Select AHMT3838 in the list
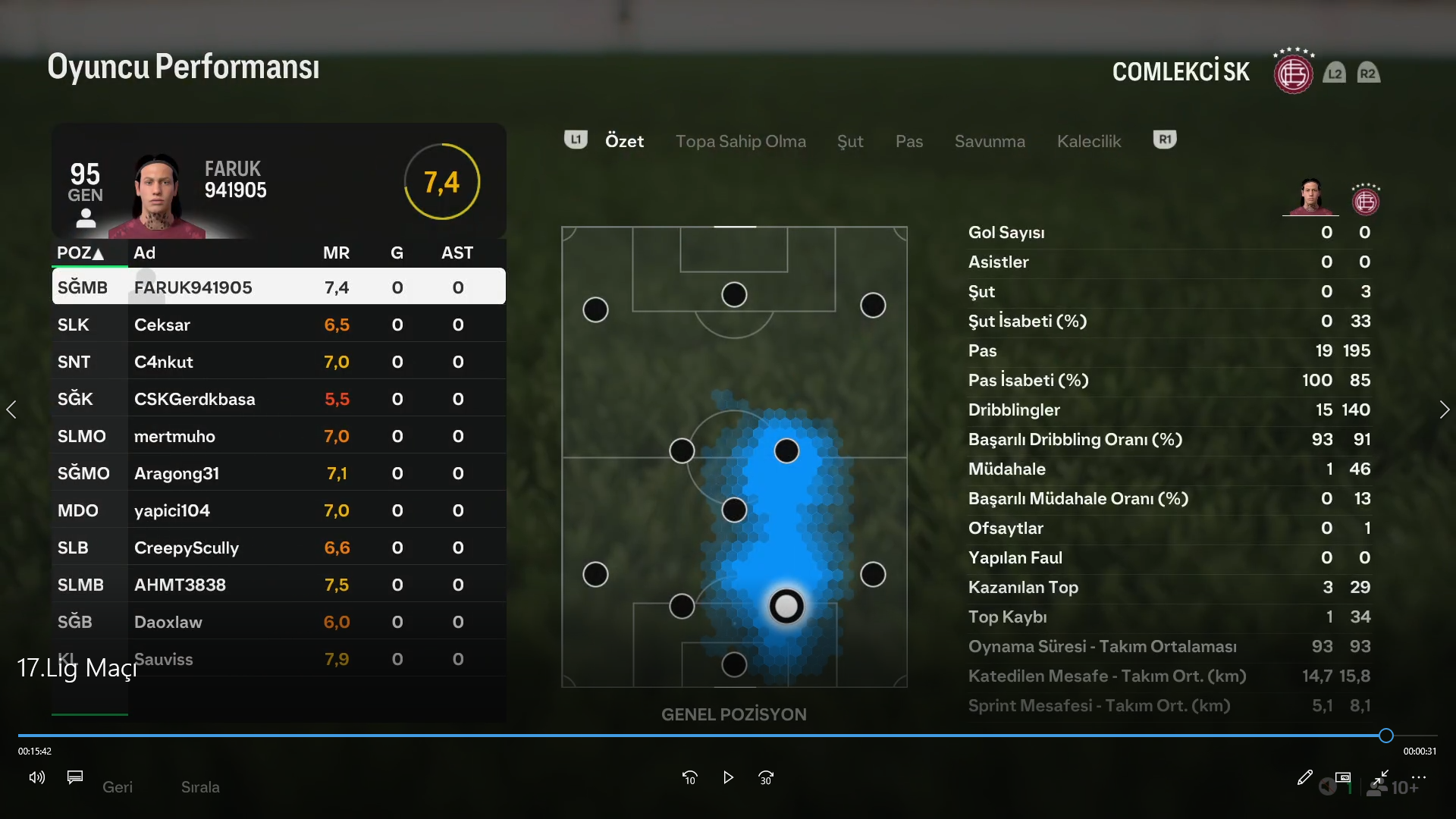Image resolution: width=1456 pixels, height=819 pixels. coord(278,585)
